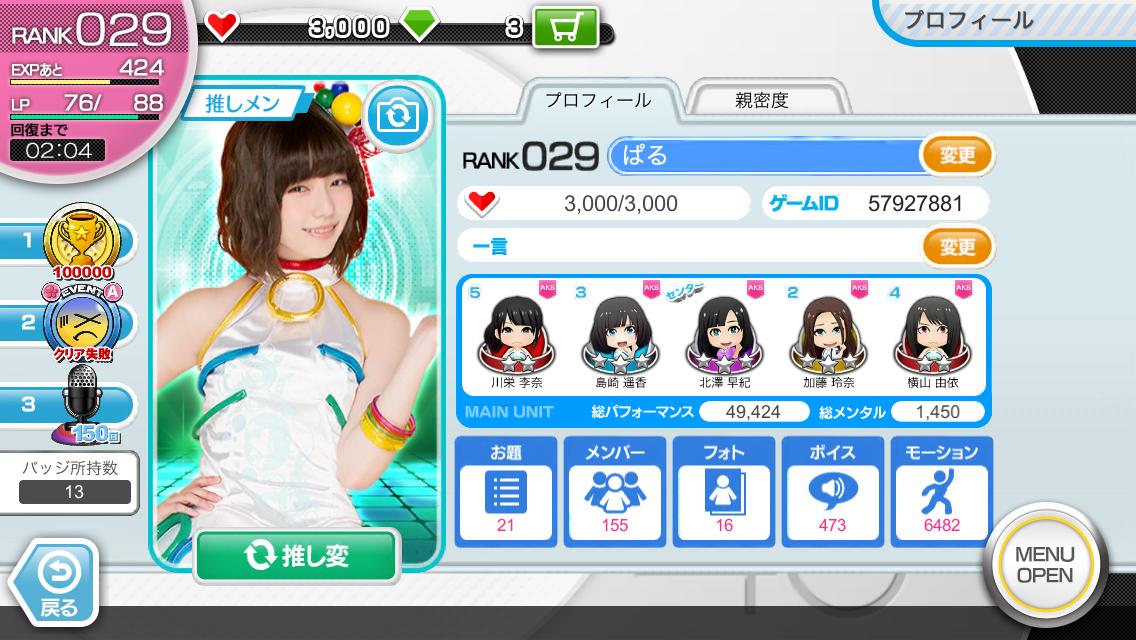
Task: Open the お題 list tile
Action: pos(506,491)
